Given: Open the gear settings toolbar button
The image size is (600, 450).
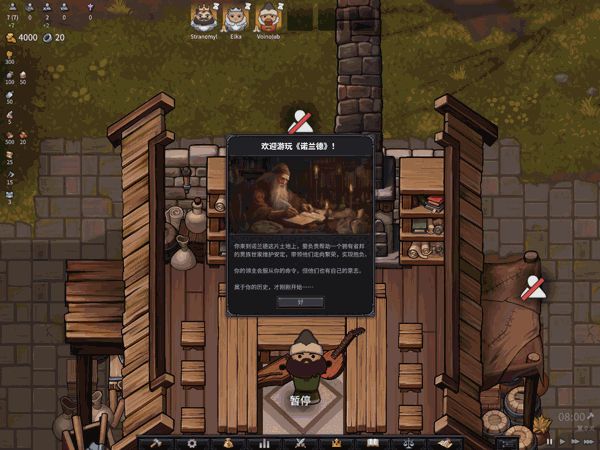Looking at the screenshot, I should [x=192, y=443].
